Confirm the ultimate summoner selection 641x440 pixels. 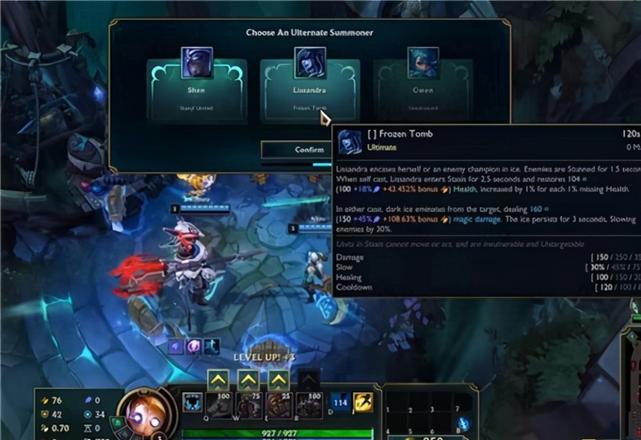point(295,149)
